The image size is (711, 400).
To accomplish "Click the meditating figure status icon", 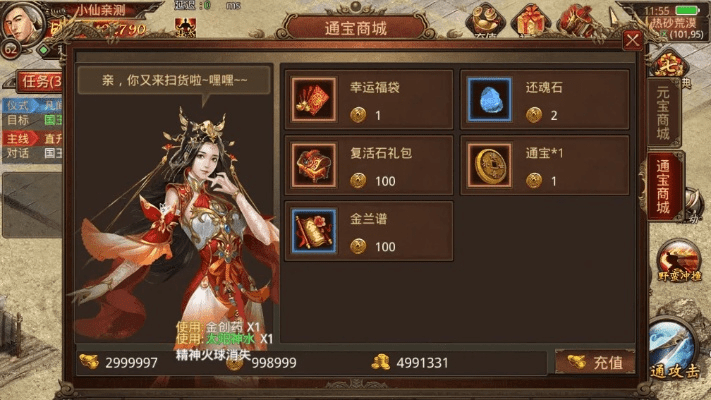I will pos(185,28).
